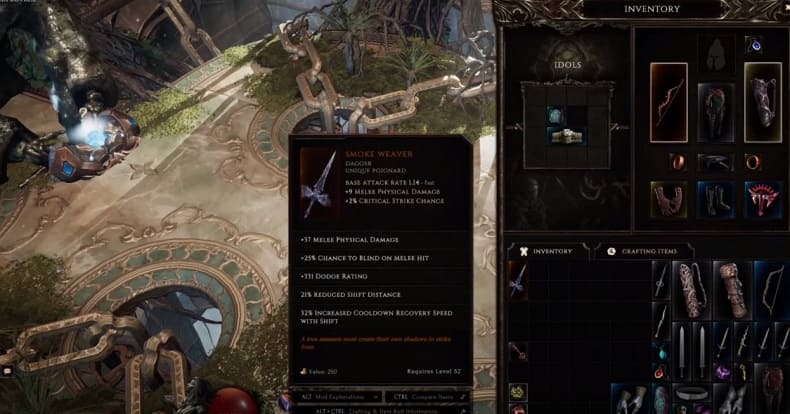Screen dimensions: 790x414
Task: Select the equipped gloves slot
Action: click(x=668, y=198)
